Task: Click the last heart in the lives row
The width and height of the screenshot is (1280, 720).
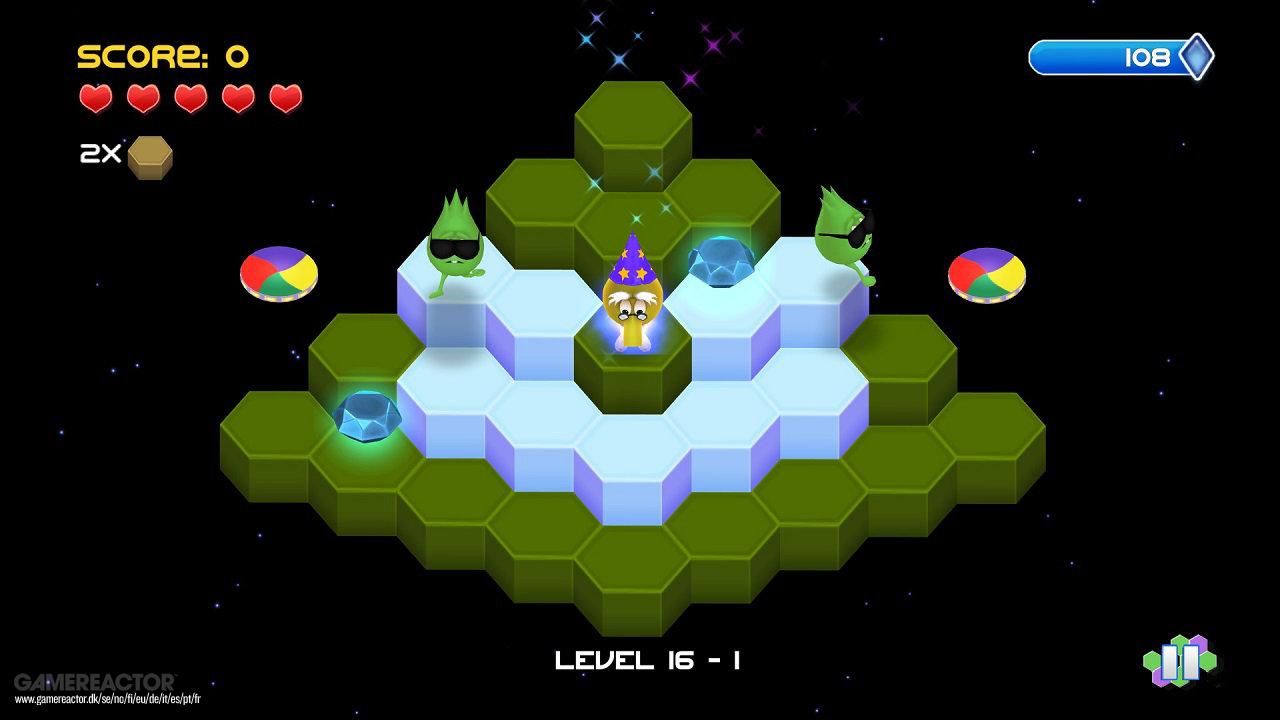Action: (x=287, y=100)
